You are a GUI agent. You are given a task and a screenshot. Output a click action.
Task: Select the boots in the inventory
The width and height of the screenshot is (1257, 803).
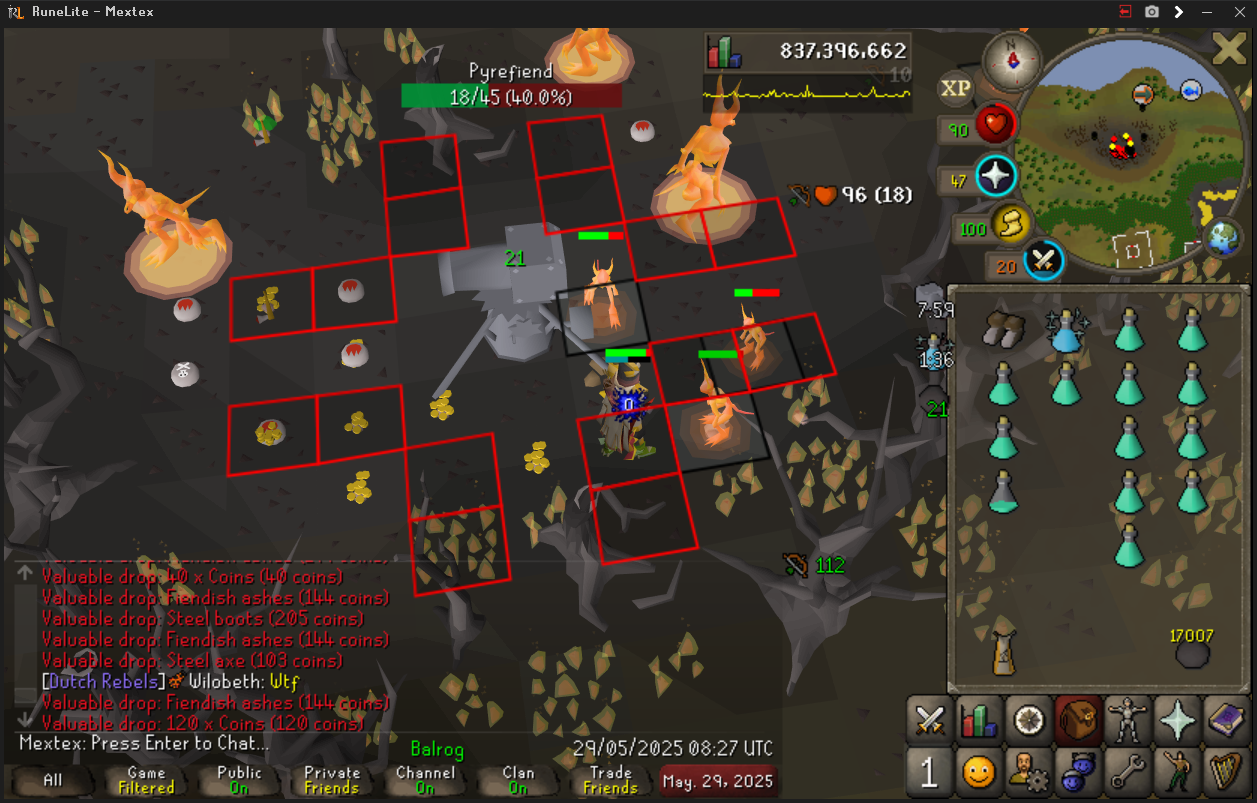(1004, 329)
